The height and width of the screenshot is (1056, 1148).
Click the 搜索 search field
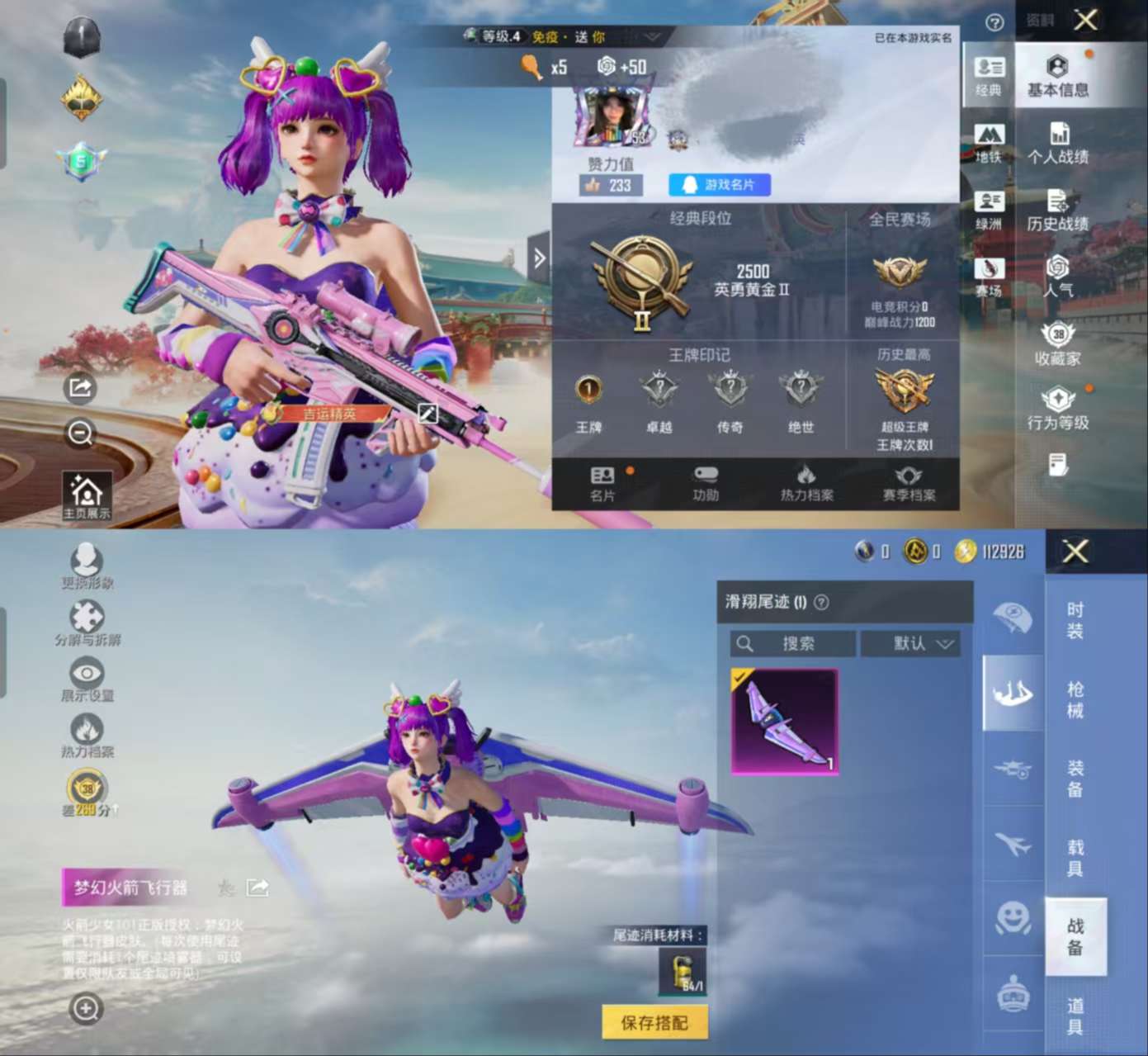[792, 643]
